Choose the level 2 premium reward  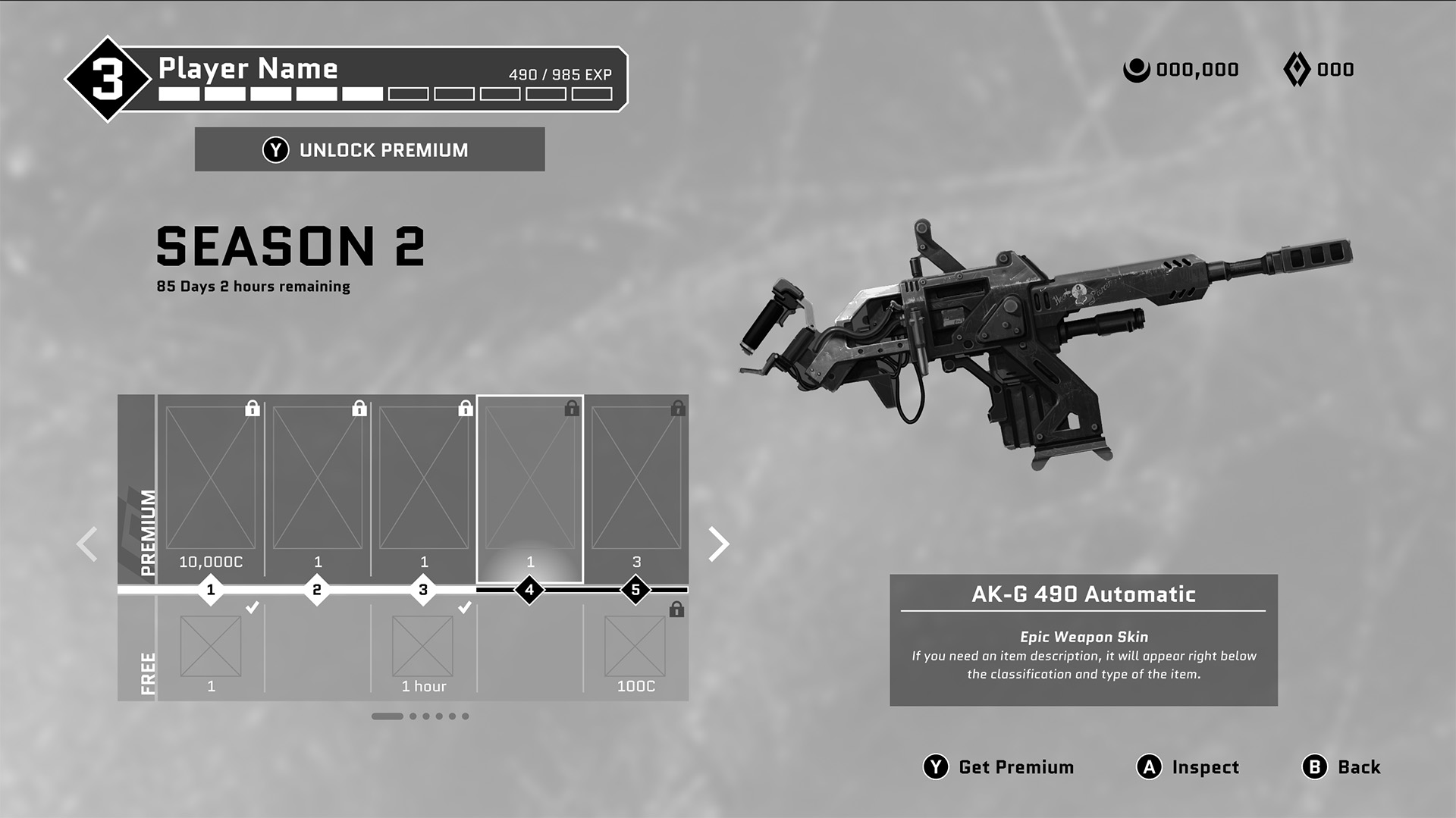click(x=317, y=485)
